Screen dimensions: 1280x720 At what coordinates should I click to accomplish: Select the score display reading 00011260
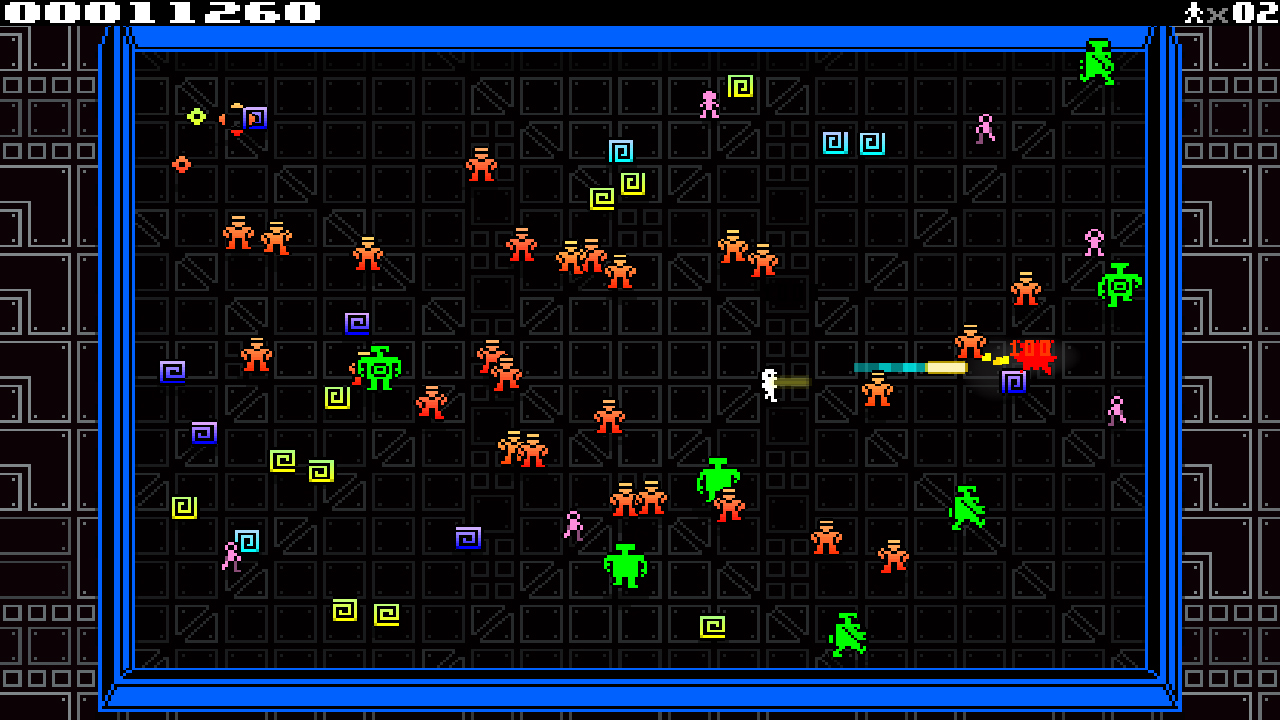pyautogui.click(x=160, y=14)
